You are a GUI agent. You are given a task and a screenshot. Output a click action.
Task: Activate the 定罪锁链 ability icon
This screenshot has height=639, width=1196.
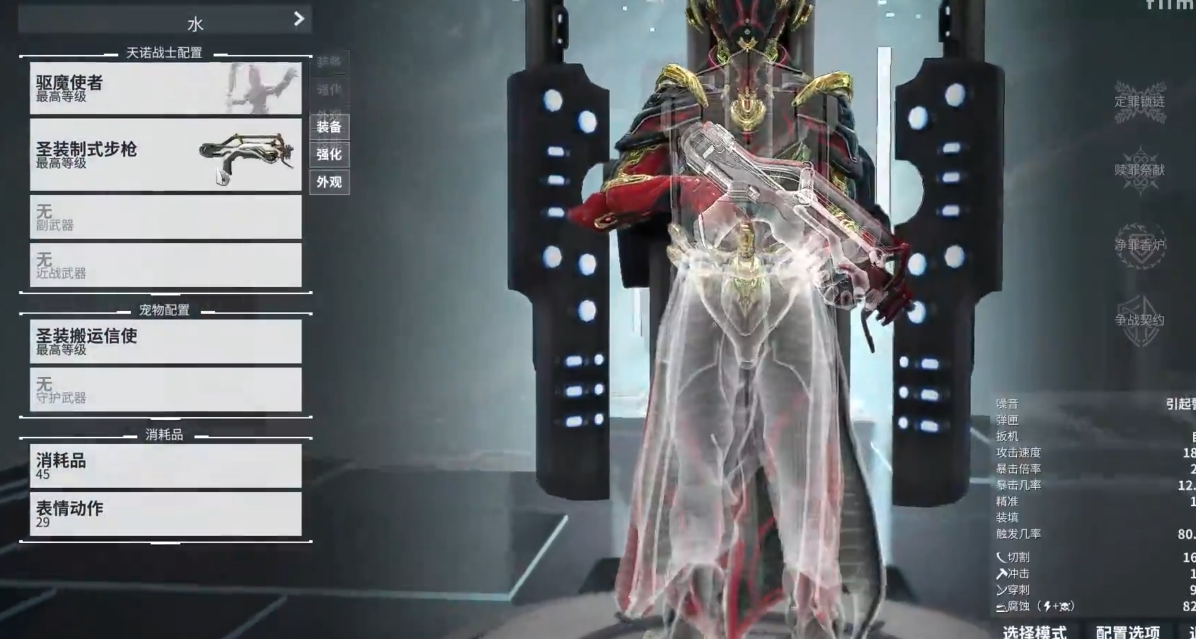click(1140, 101)
